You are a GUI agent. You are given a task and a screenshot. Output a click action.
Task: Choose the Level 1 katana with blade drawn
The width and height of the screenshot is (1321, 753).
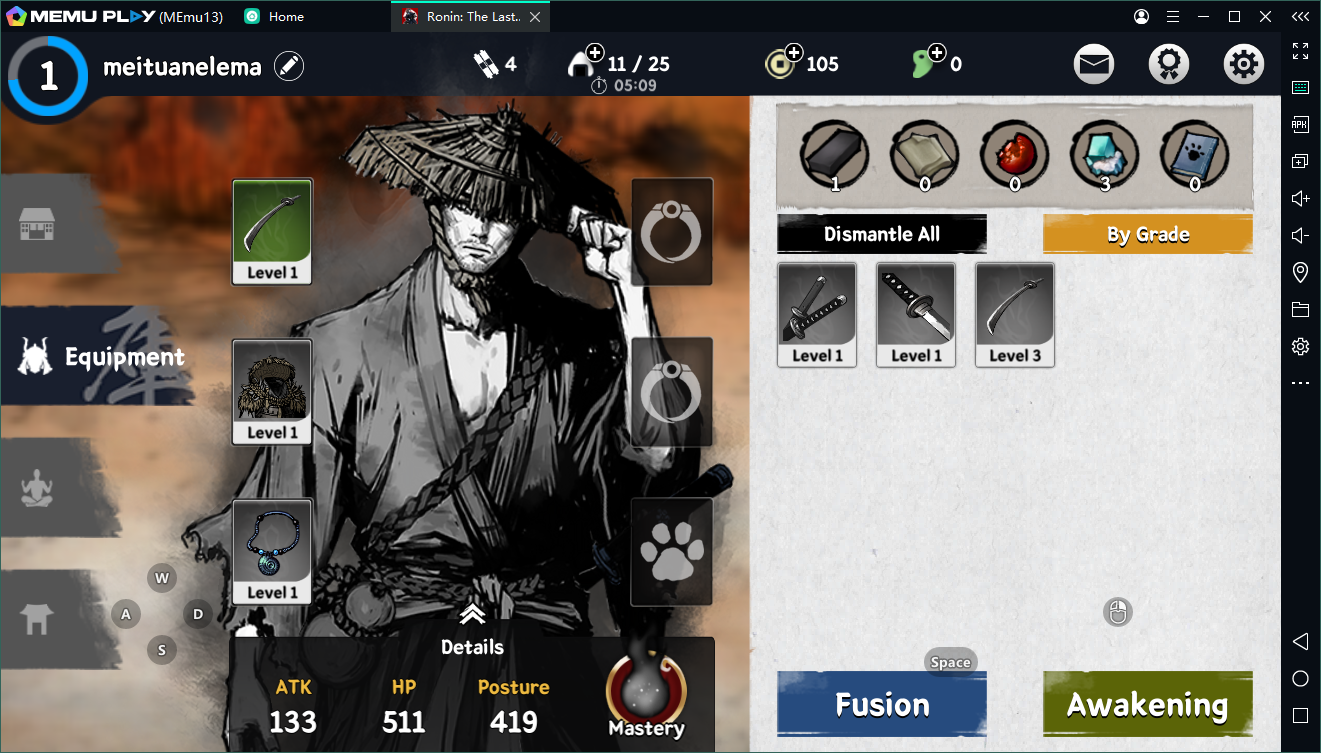916,314
